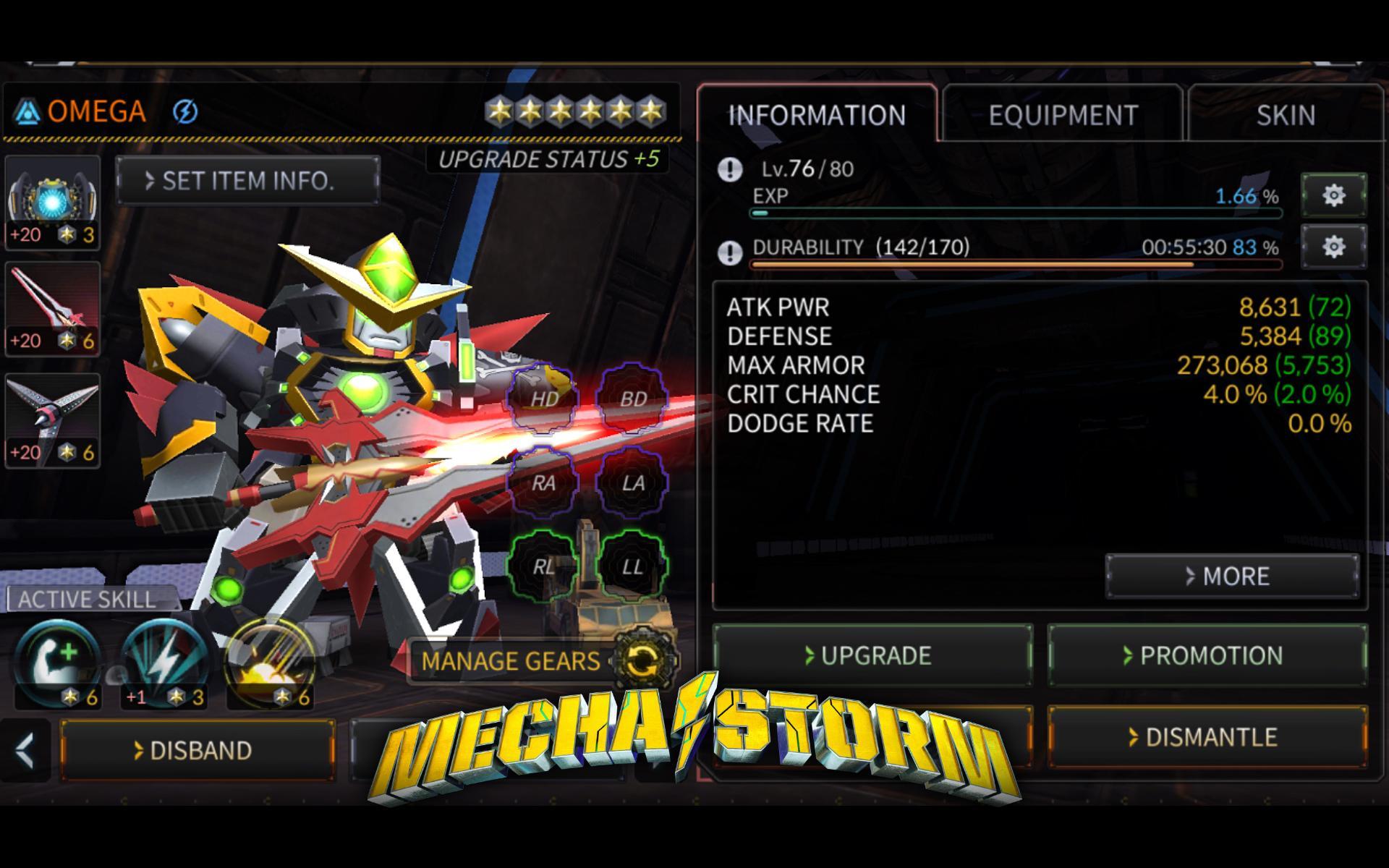Select the explosion active skill
The height and width of the screenshot is (868, 1389).
266,658
